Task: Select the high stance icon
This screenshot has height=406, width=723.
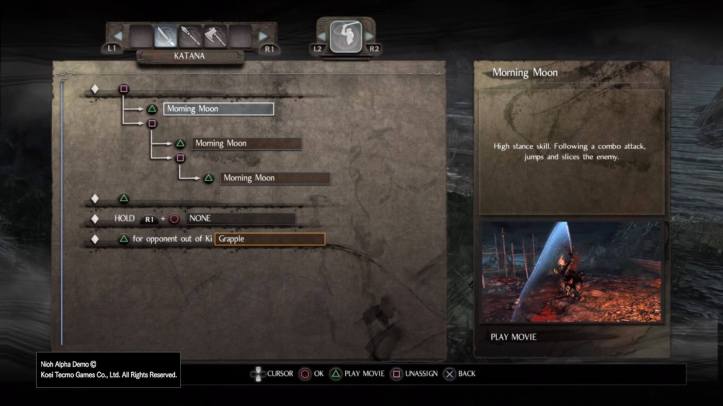Action: 345,35
